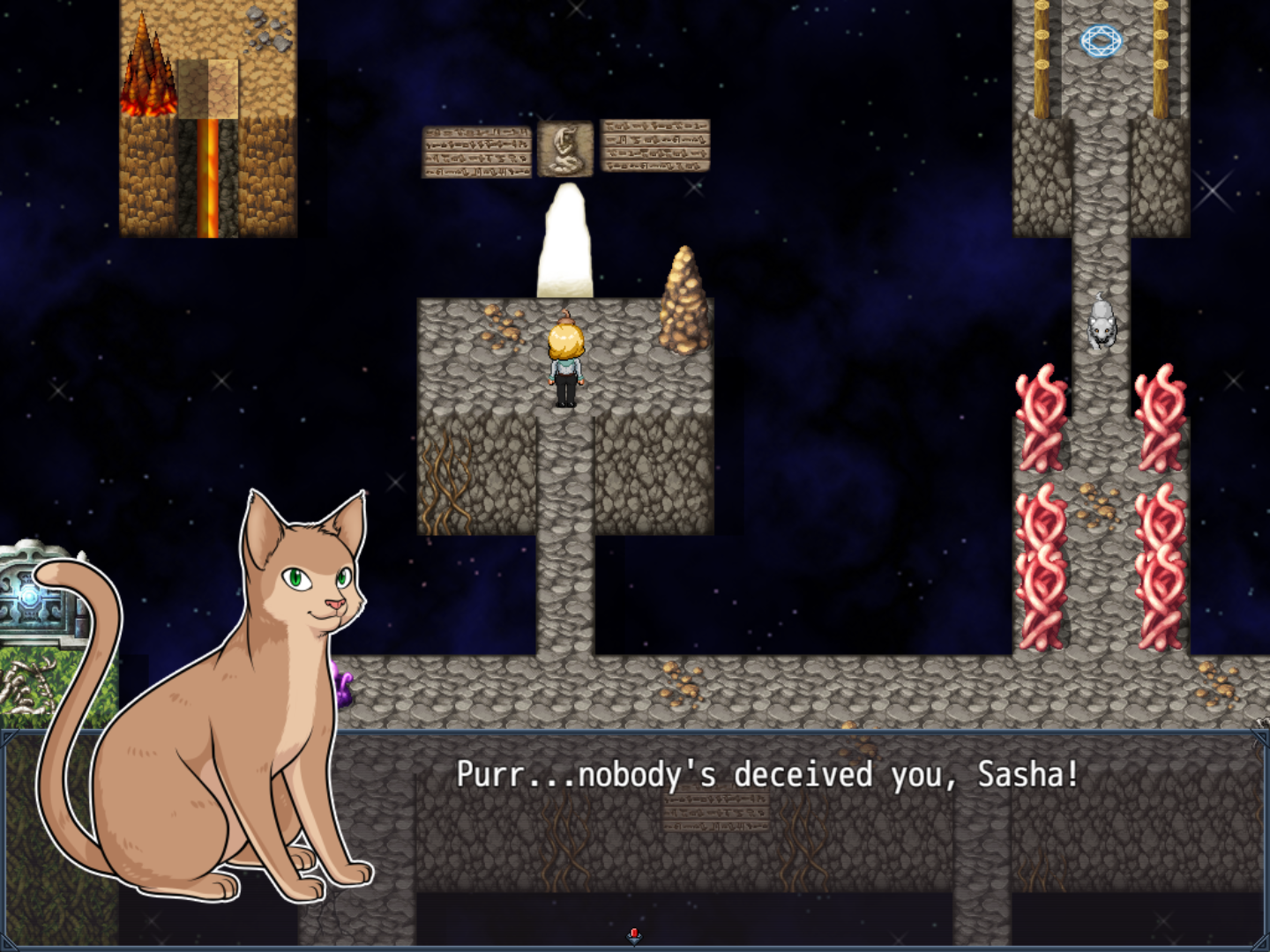Advance the dialogue via the red continue arrow

pos(634,935)
